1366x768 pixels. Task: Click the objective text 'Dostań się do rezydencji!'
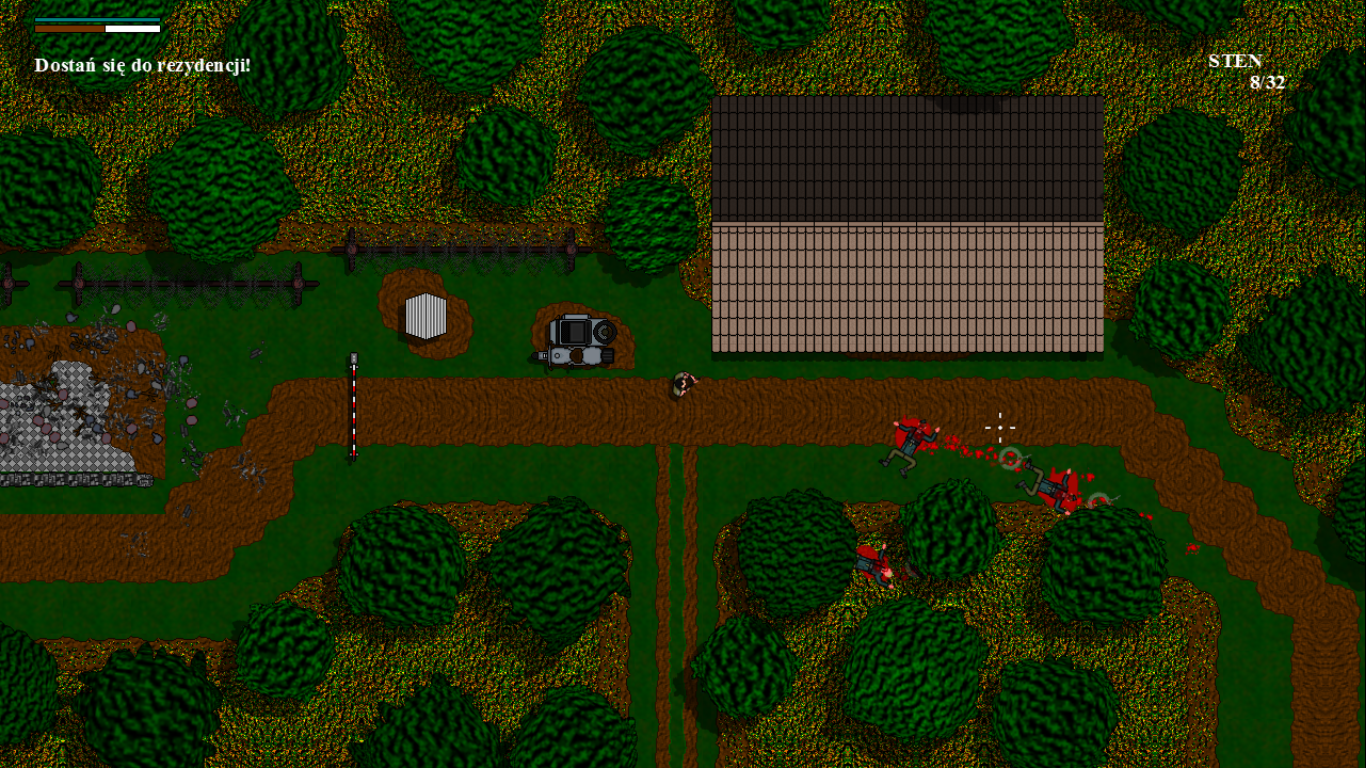coord(142,66)
